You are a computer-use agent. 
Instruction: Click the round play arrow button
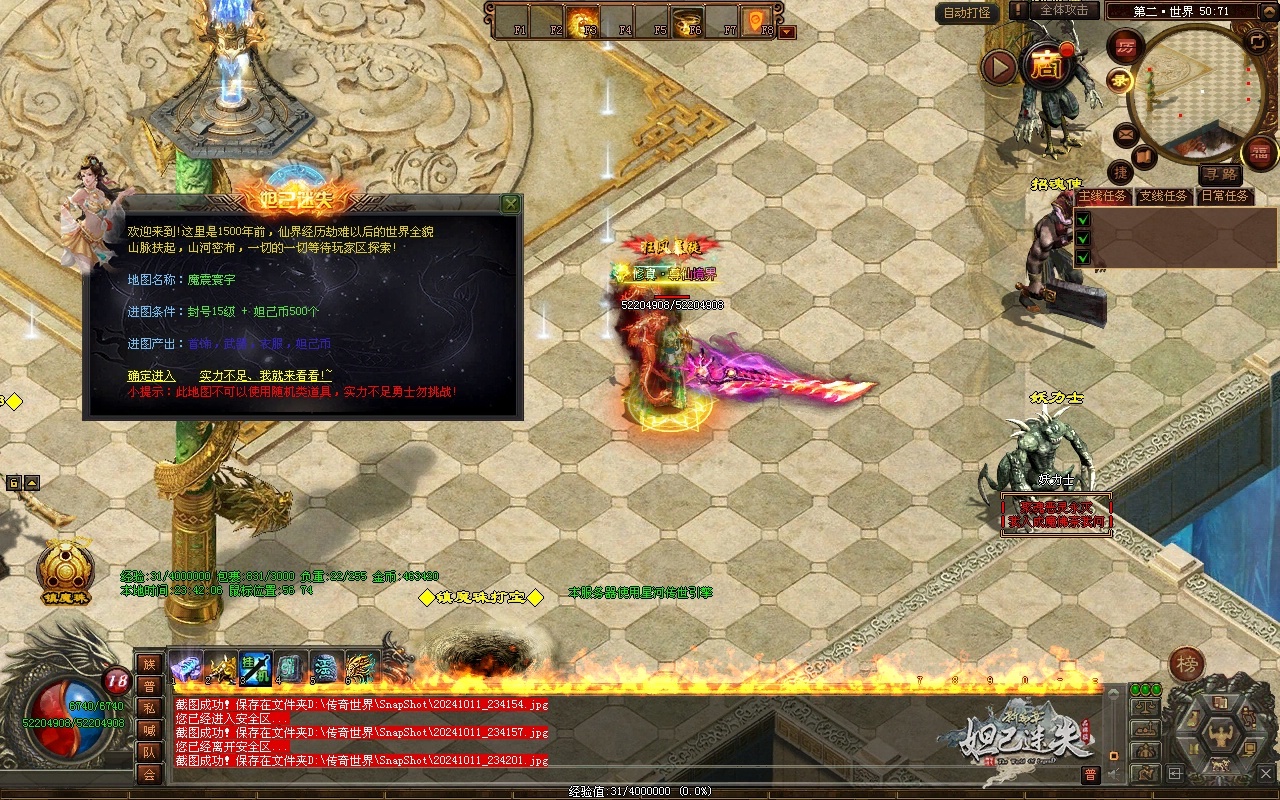coord(998,67)
